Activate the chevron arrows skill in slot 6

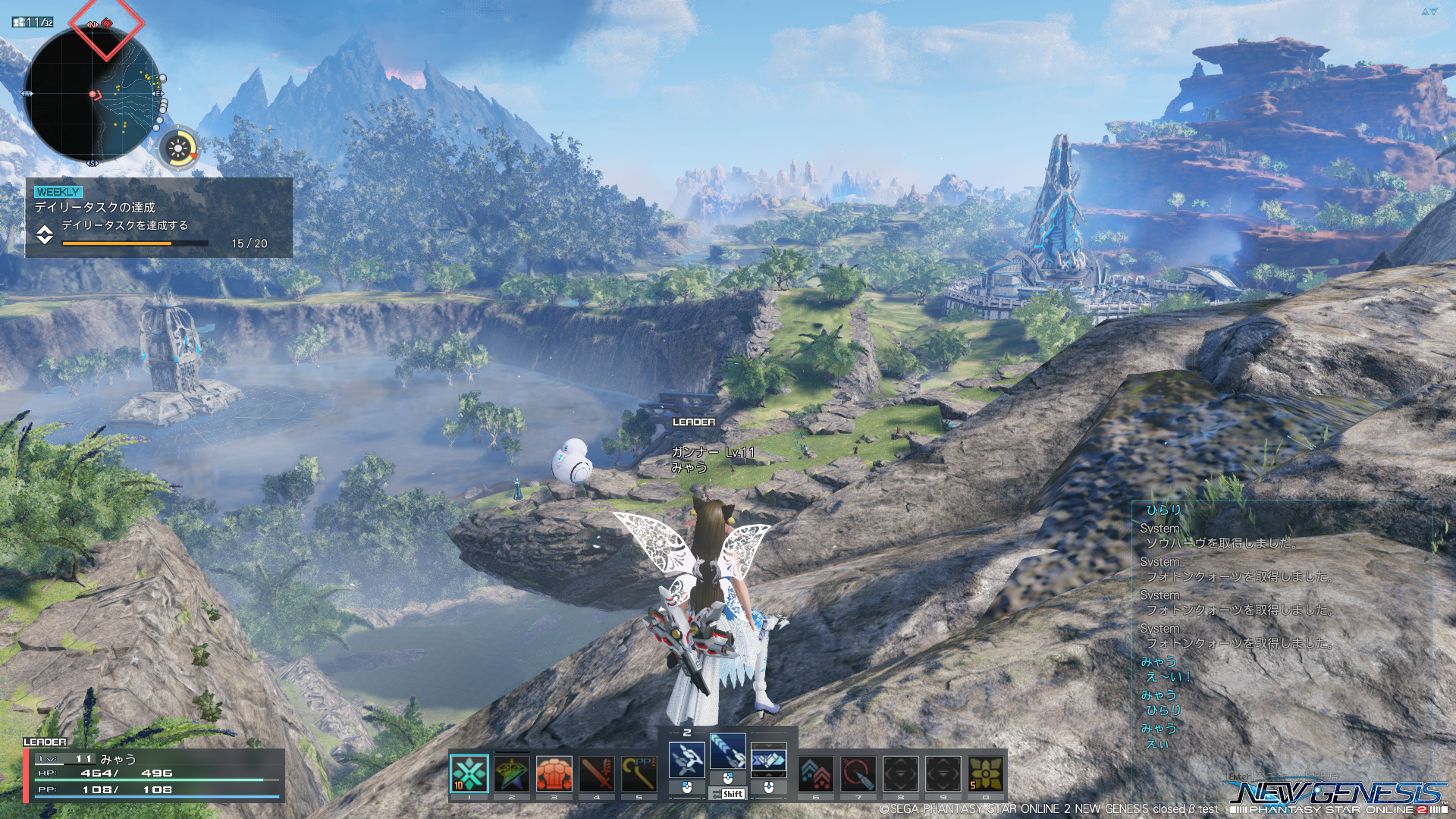816,773
